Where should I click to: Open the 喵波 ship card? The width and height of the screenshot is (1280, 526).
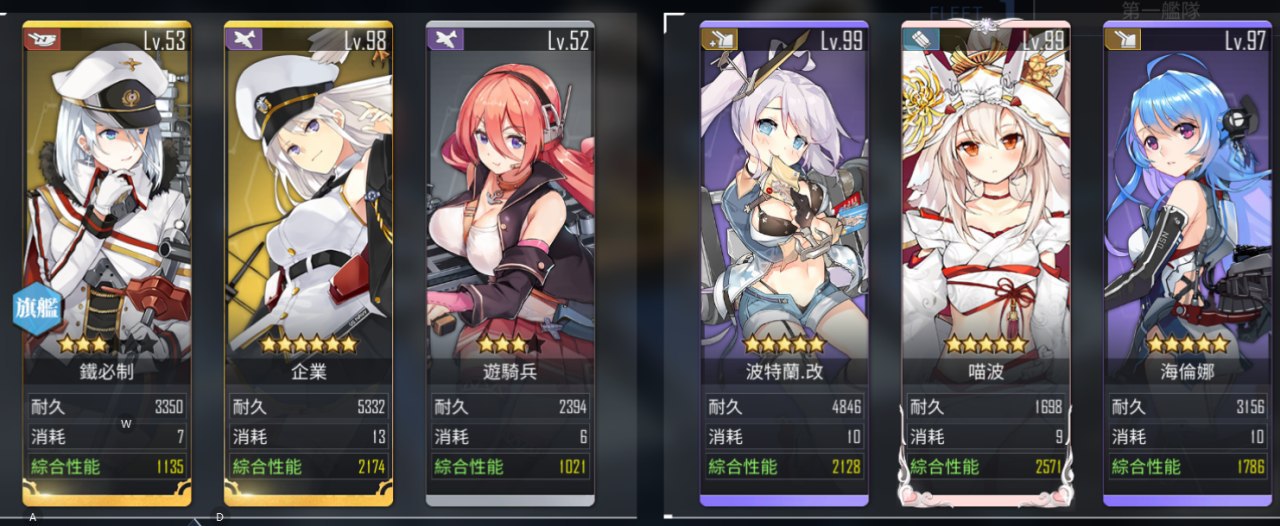coord(986,260)
